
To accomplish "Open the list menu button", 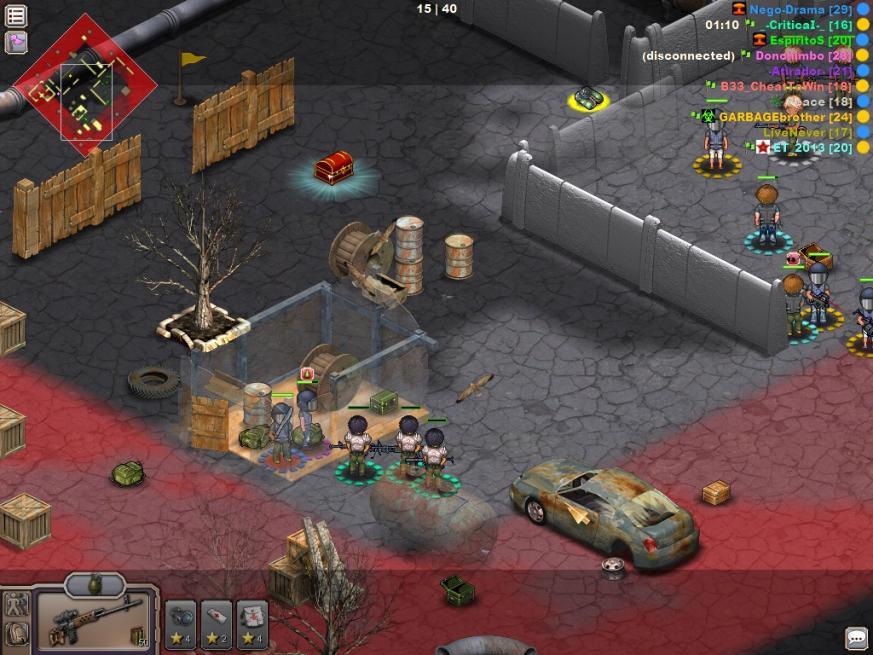I will pyautogui.click(x=16, y=15).
